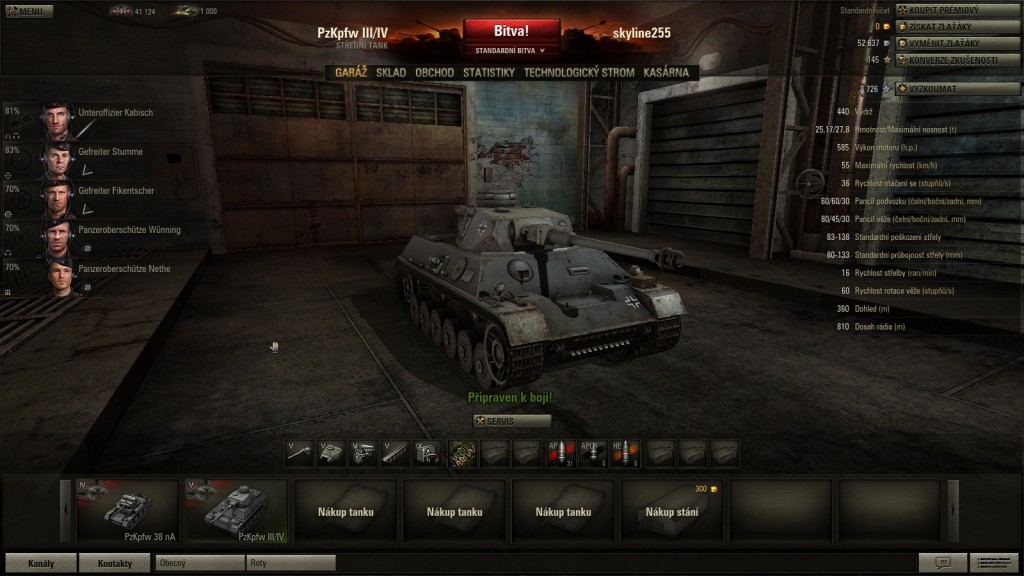Start the battle with the Bitva! button
Screen dimensions: 1024x576
click(511, 31)
